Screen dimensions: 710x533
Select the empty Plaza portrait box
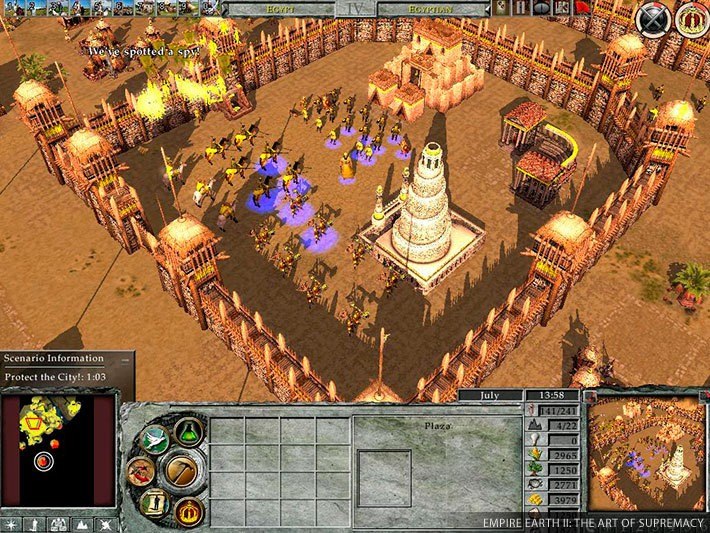[385, 478]
